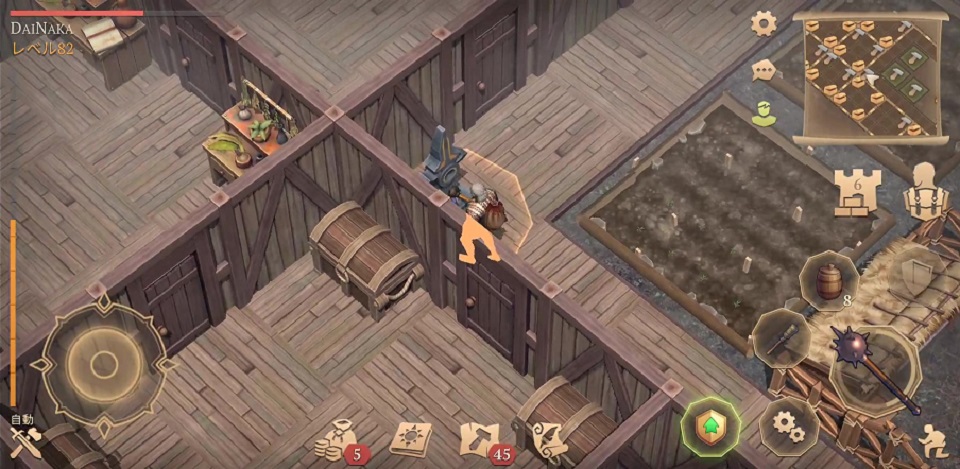
Task: Open the sun emblem journal book
Action: (x=409, y=439)
